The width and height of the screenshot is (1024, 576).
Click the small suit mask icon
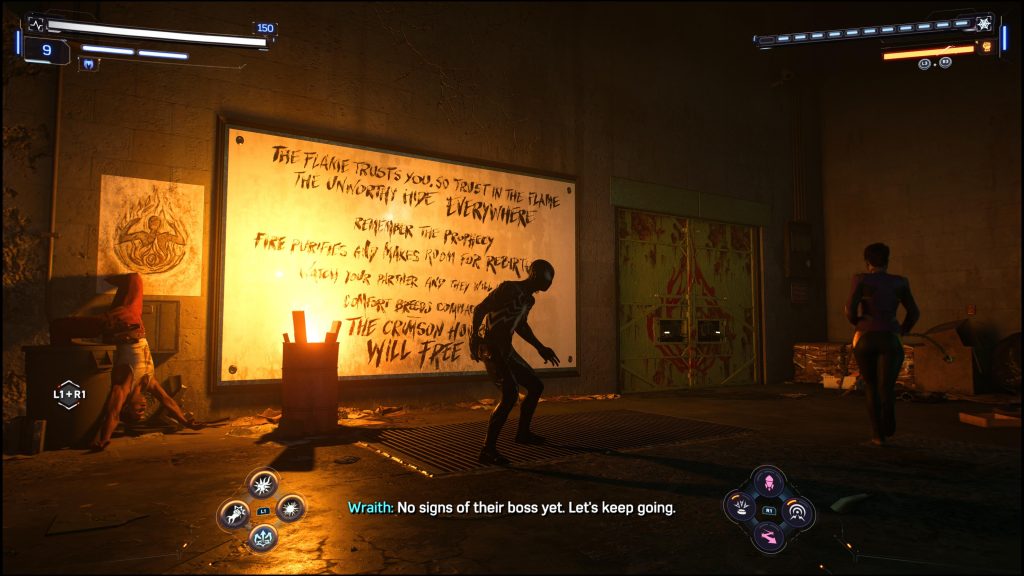click(x=88, y=64)
